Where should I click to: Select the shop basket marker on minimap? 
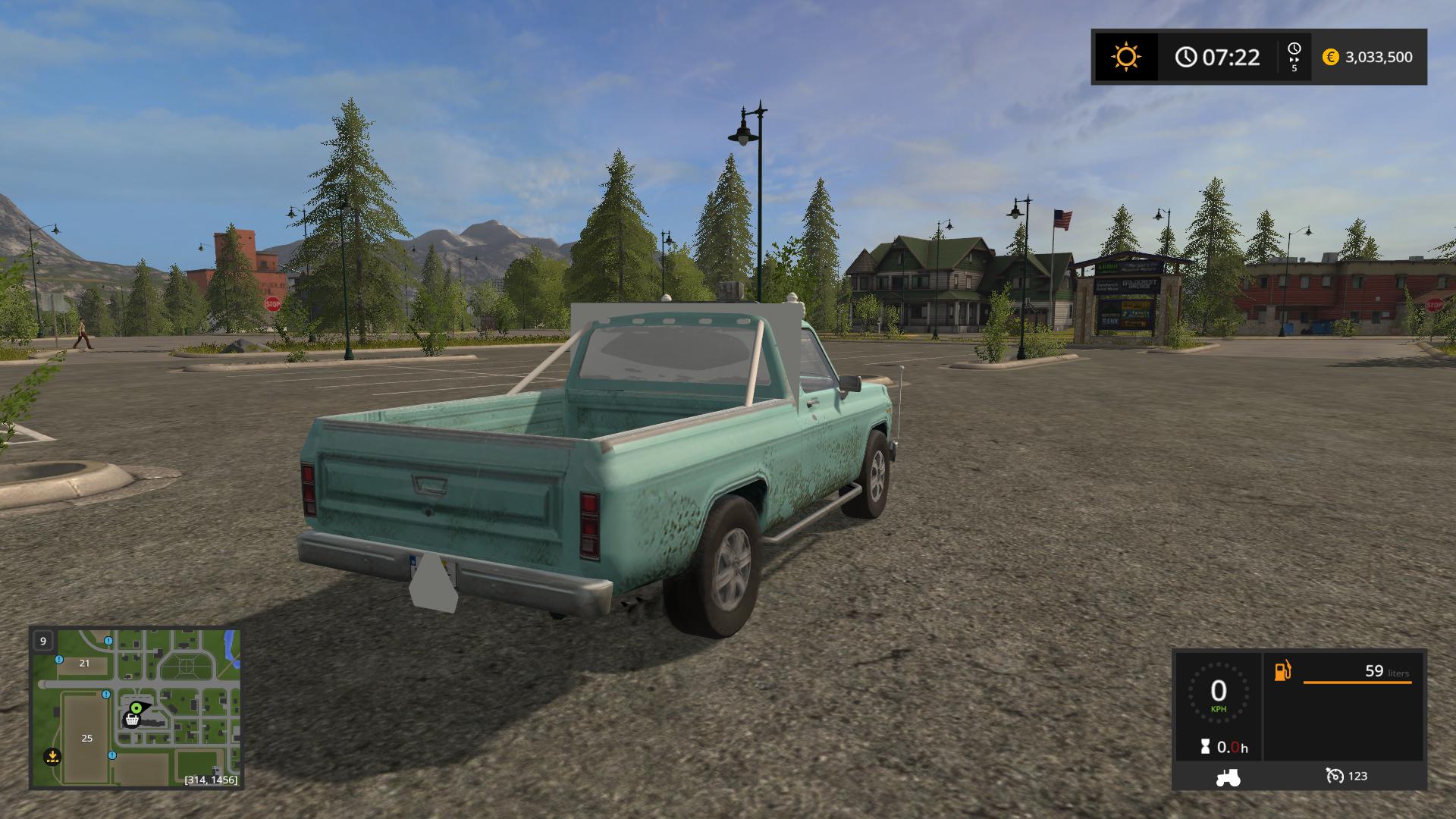click(x=132, y=720)
